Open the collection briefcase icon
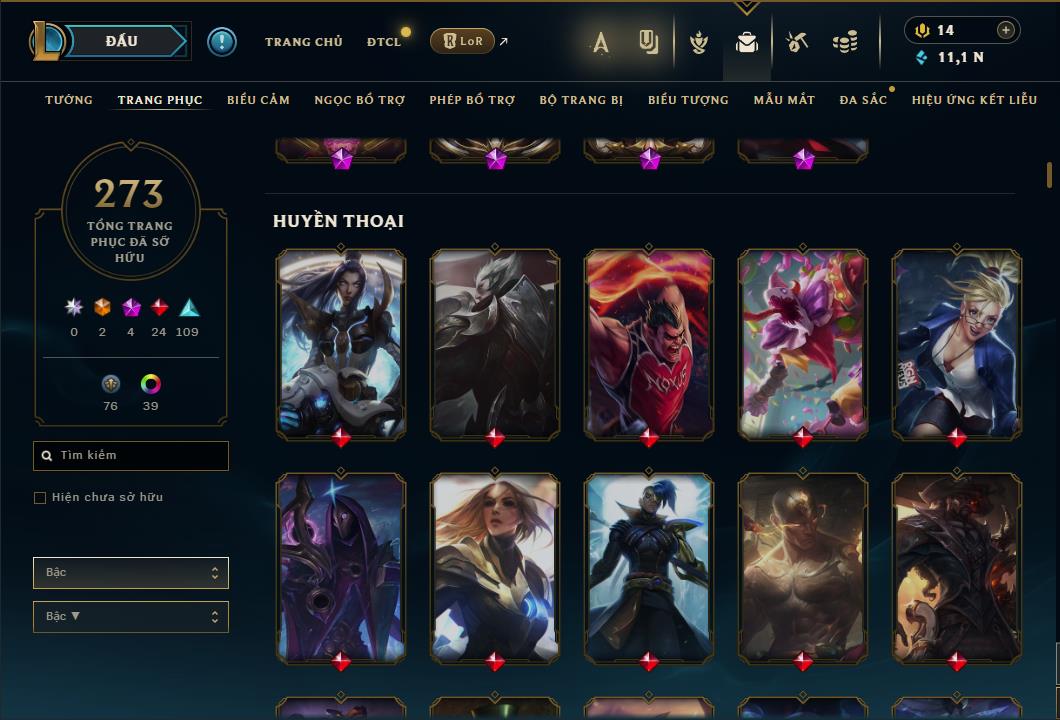This screenshot has height=720, width=1060. click(x=747, y=42)
